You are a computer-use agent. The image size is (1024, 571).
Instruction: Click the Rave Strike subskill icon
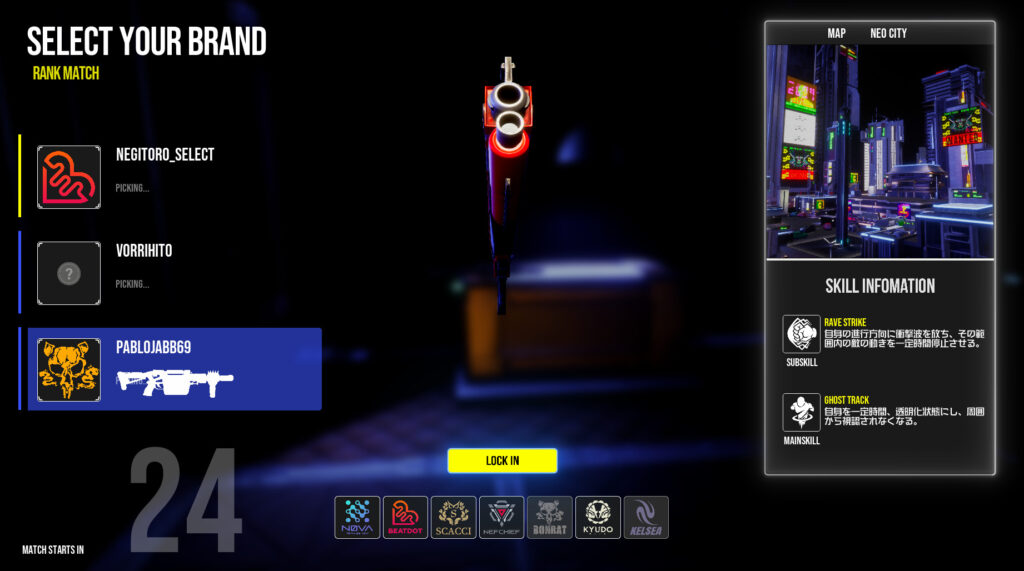(801, 334)
